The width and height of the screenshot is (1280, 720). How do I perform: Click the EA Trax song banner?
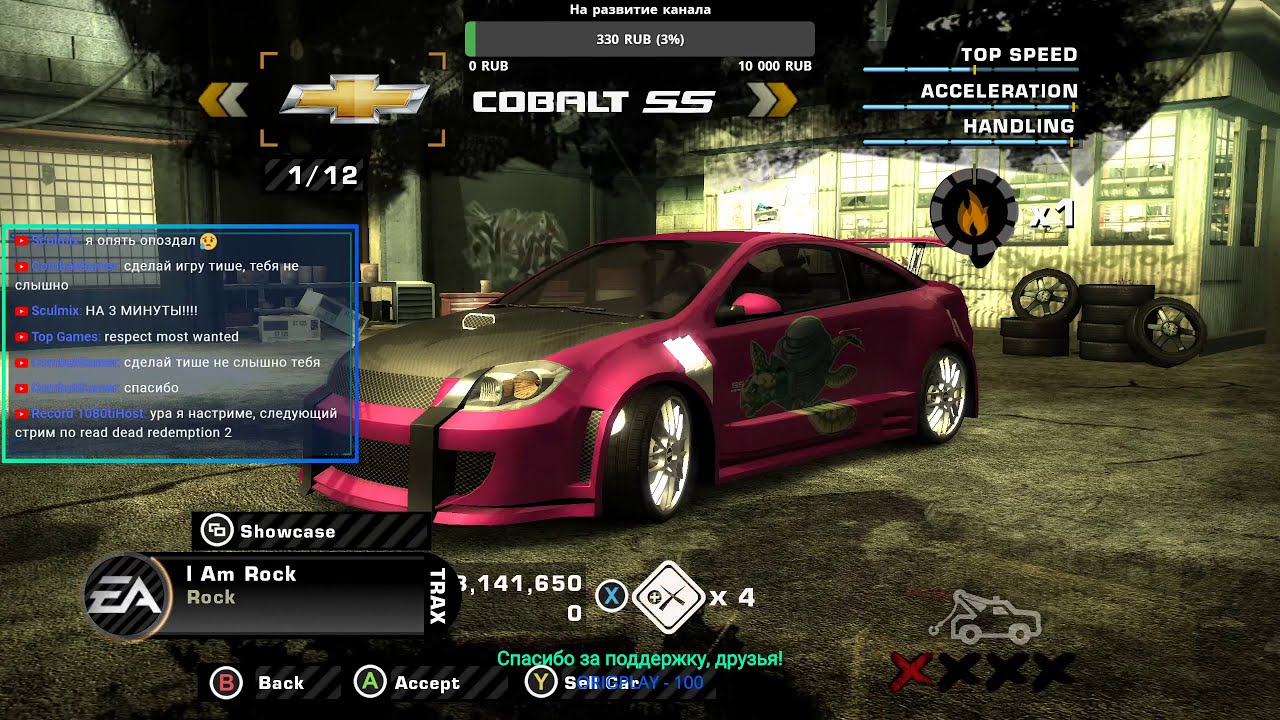pos(270,593)
